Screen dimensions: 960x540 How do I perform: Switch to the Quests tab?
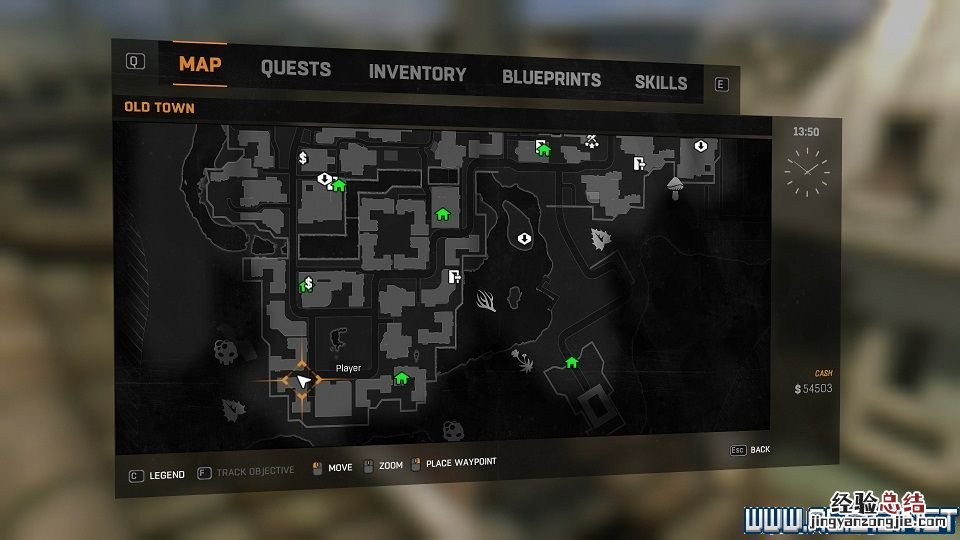[295, 69]
